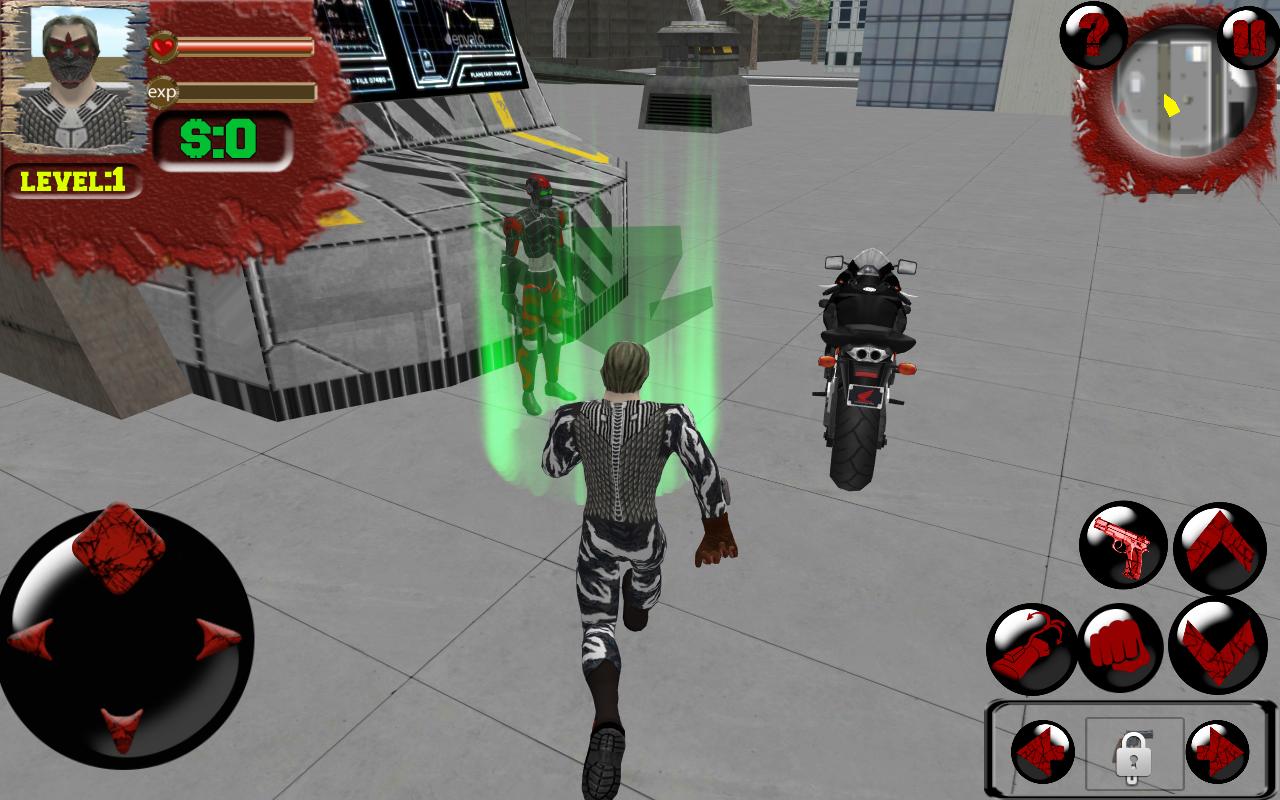The height and width of the screenshot is (800, 1280).
Task: Move forward with the joystick up arrow
Action: pyautogui.click(x=119, y=548)
